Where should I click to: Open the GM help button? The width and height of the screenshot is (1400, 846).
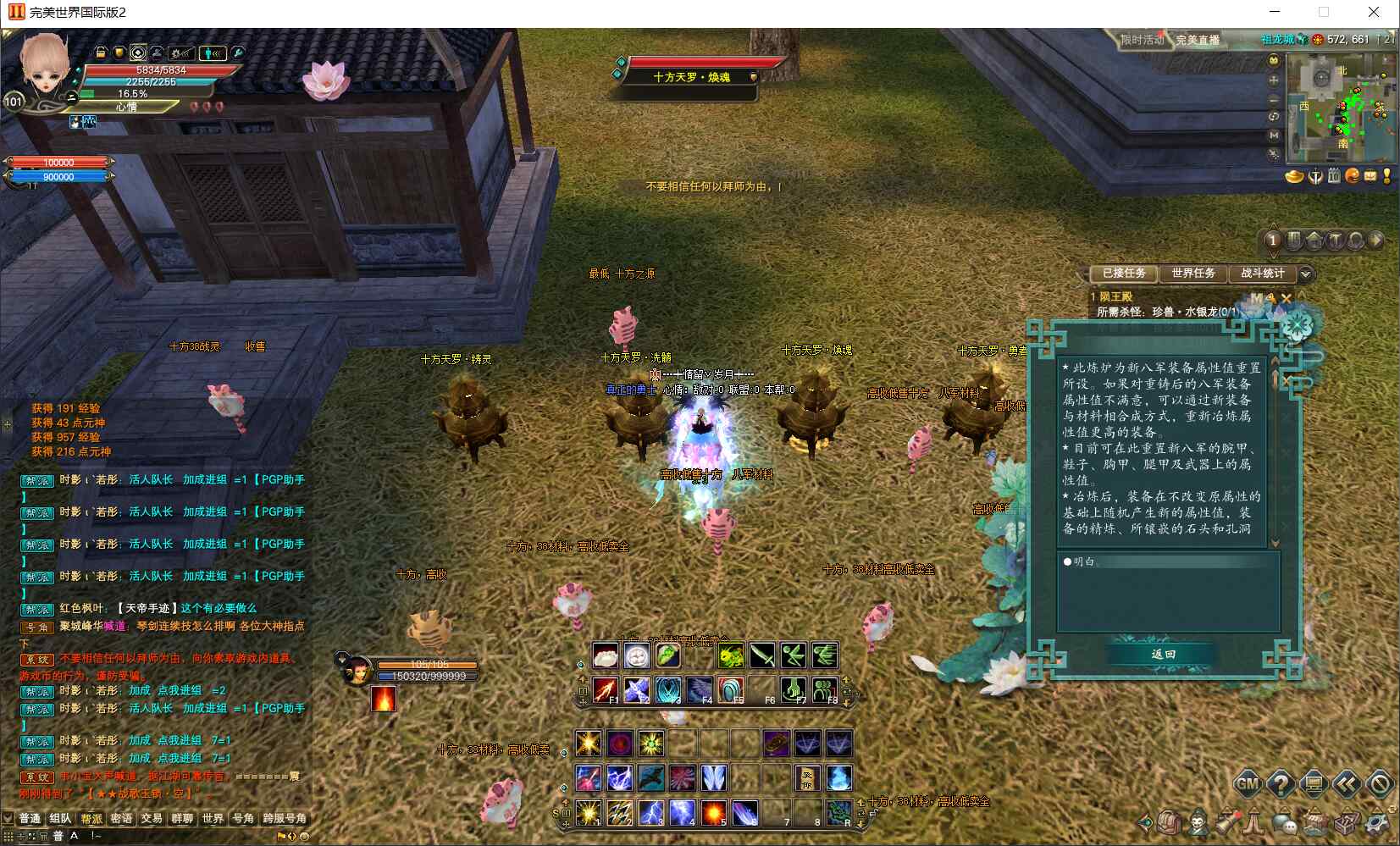pyautogui.click(x=1248, y=783)
